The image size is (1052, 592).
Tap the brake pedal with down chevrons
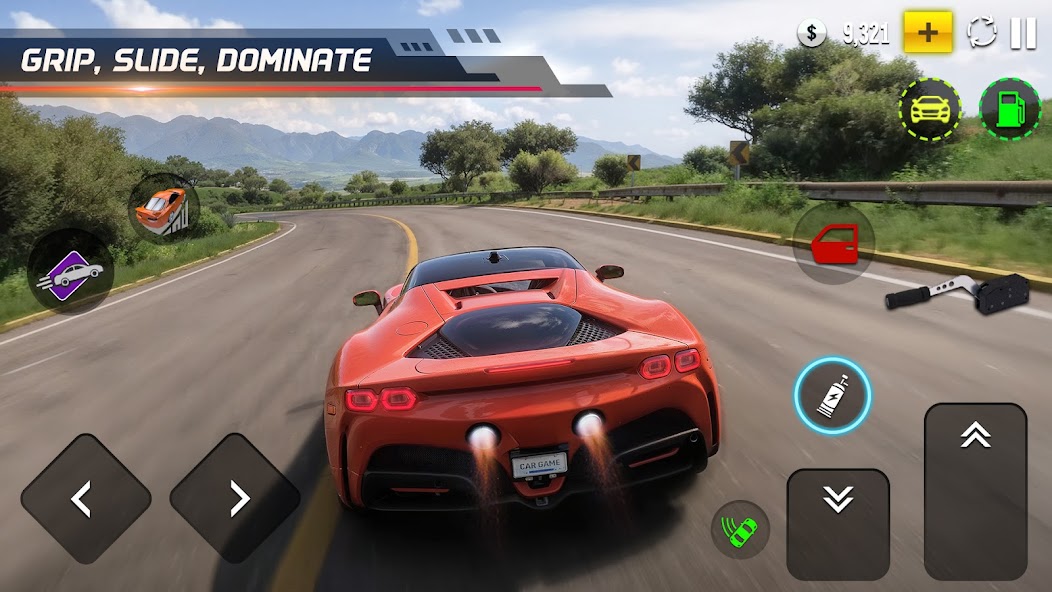click(x=838, y=523)
